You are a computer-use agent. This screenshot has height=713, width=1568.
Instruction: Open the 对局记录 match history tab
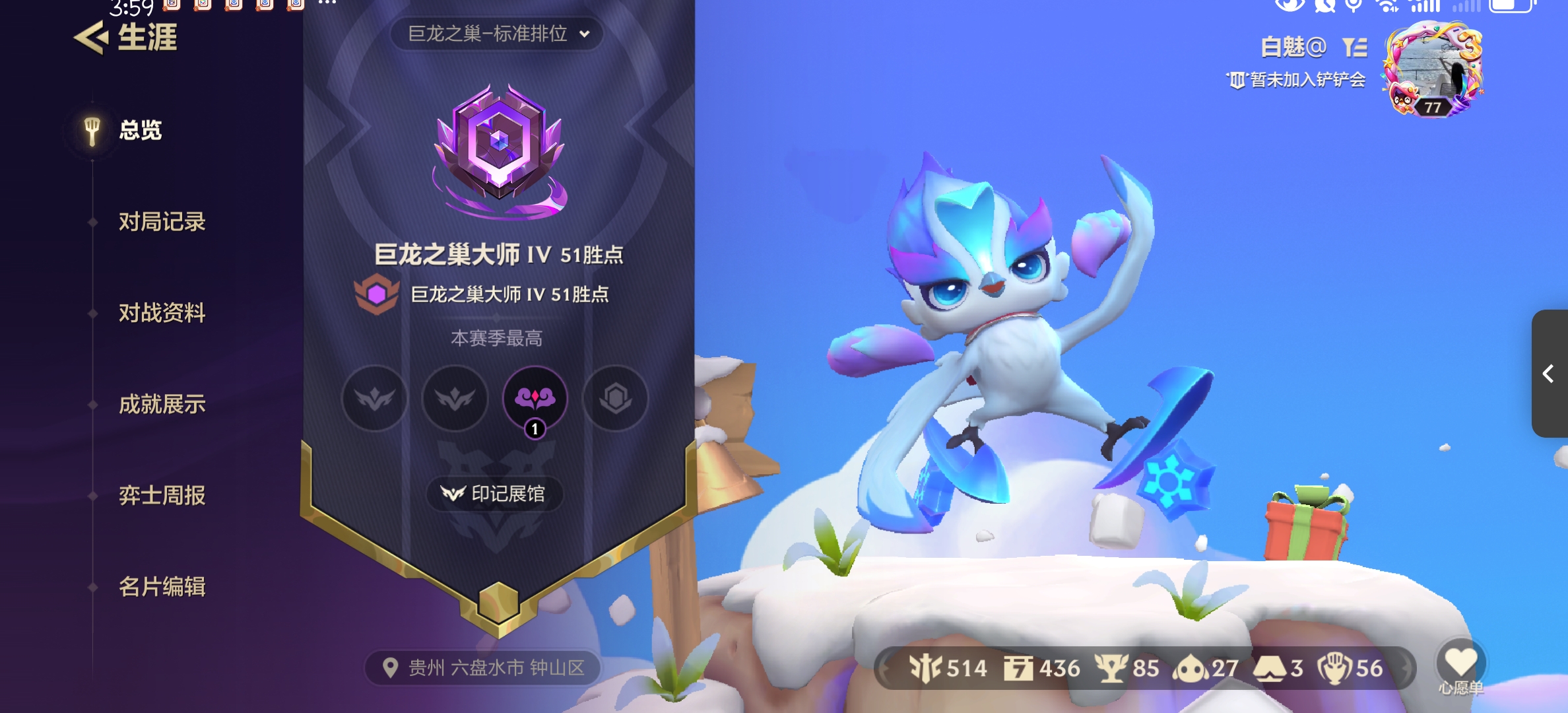(x=162, y=222)
